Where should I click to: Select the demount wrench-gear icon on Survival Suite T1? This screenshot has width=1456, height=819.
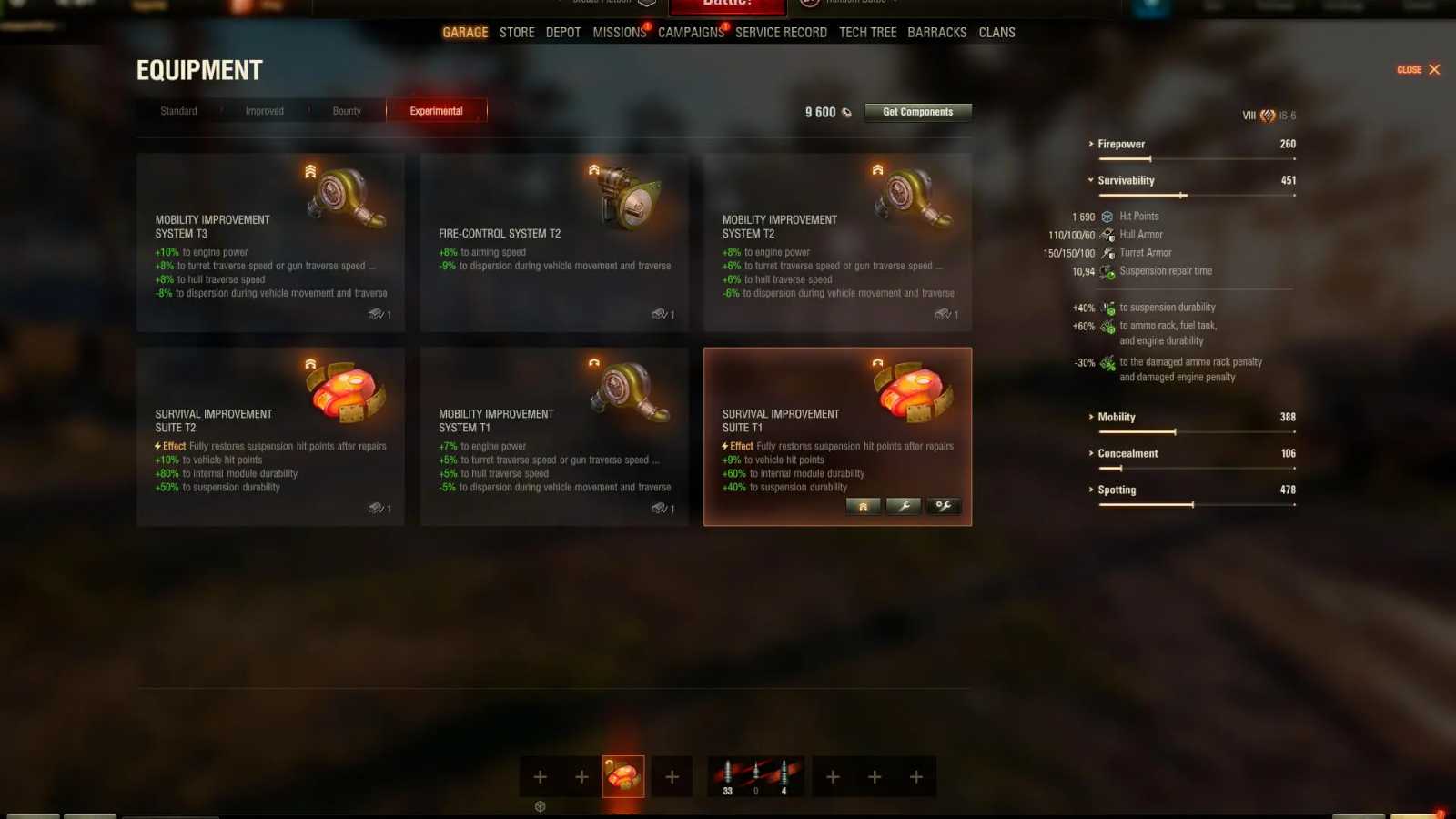pyautogui.click(x=943, y=506)
